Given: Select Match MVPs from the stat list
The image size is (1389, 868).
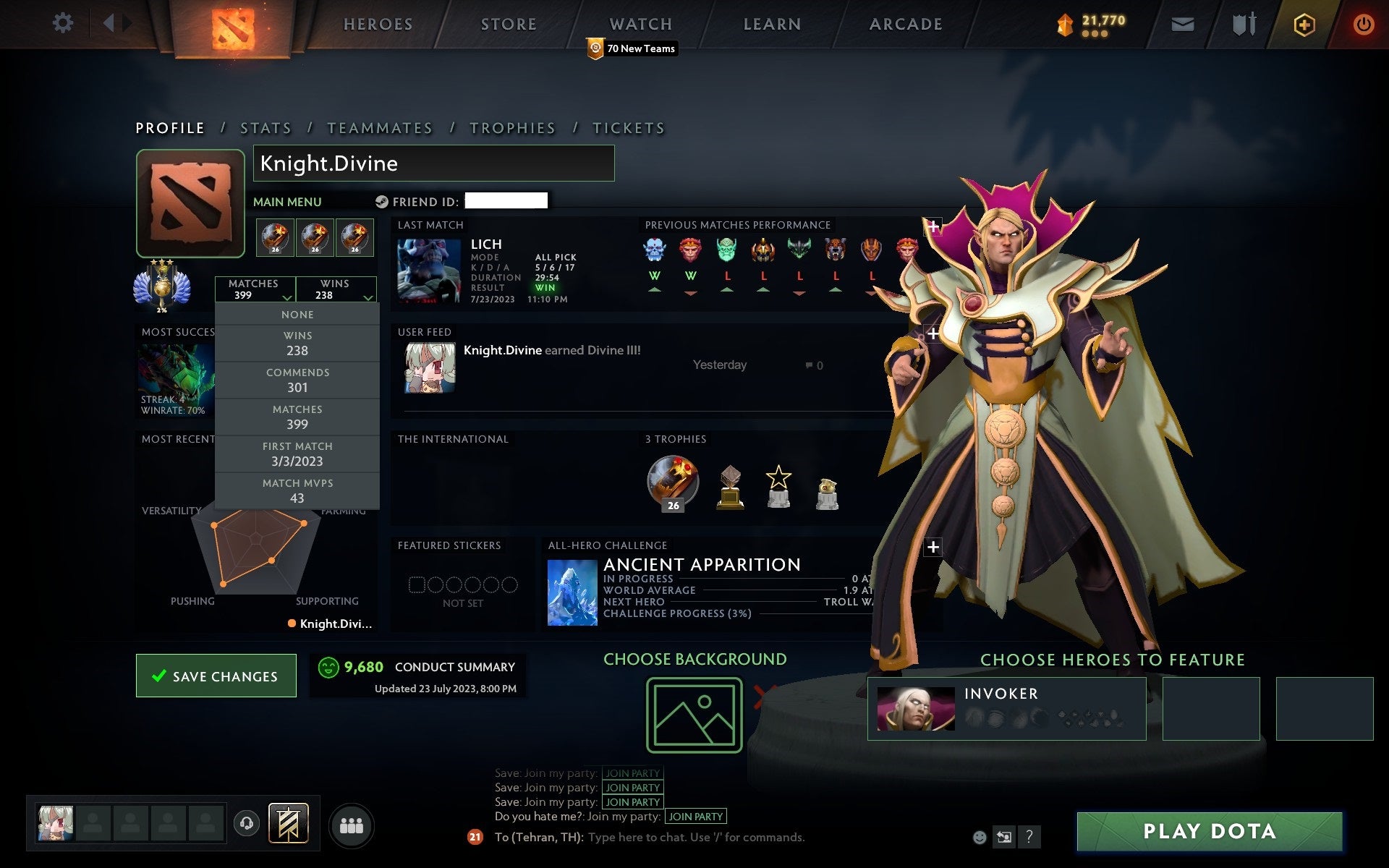Looking at the screenshot, I should [x=297, y=490].
